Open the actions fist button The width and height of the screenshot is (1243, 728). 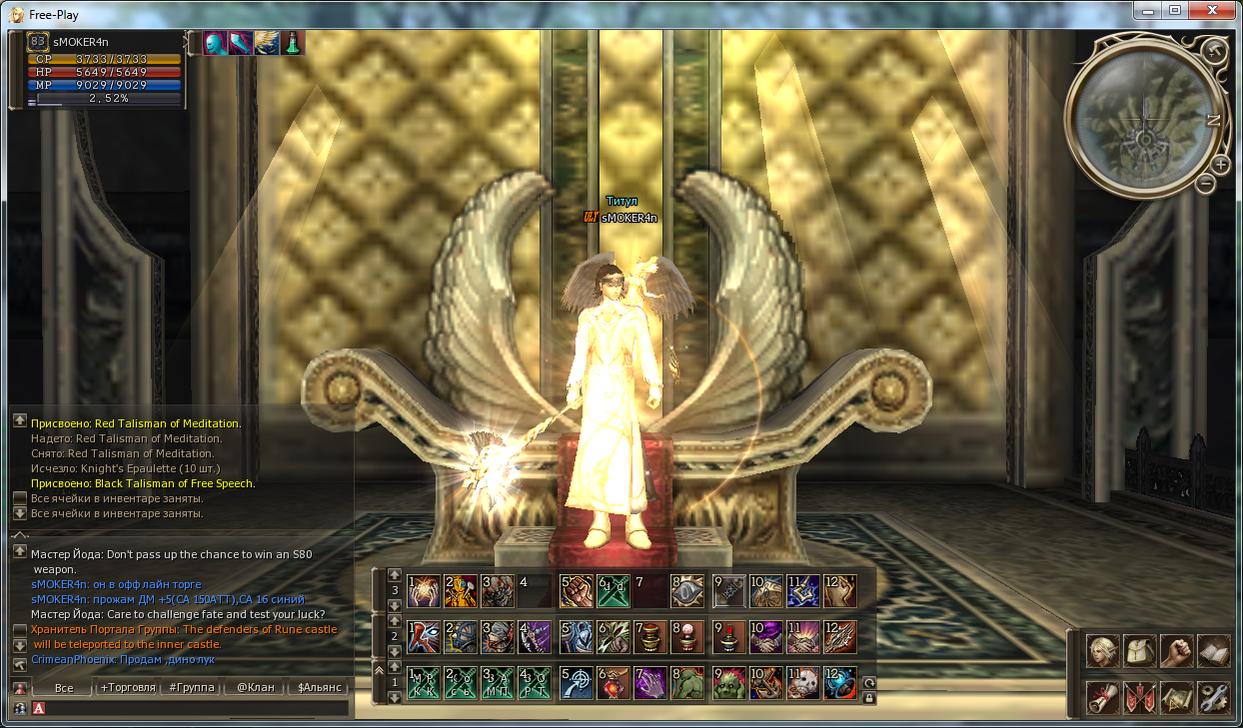click(1177, 651)
